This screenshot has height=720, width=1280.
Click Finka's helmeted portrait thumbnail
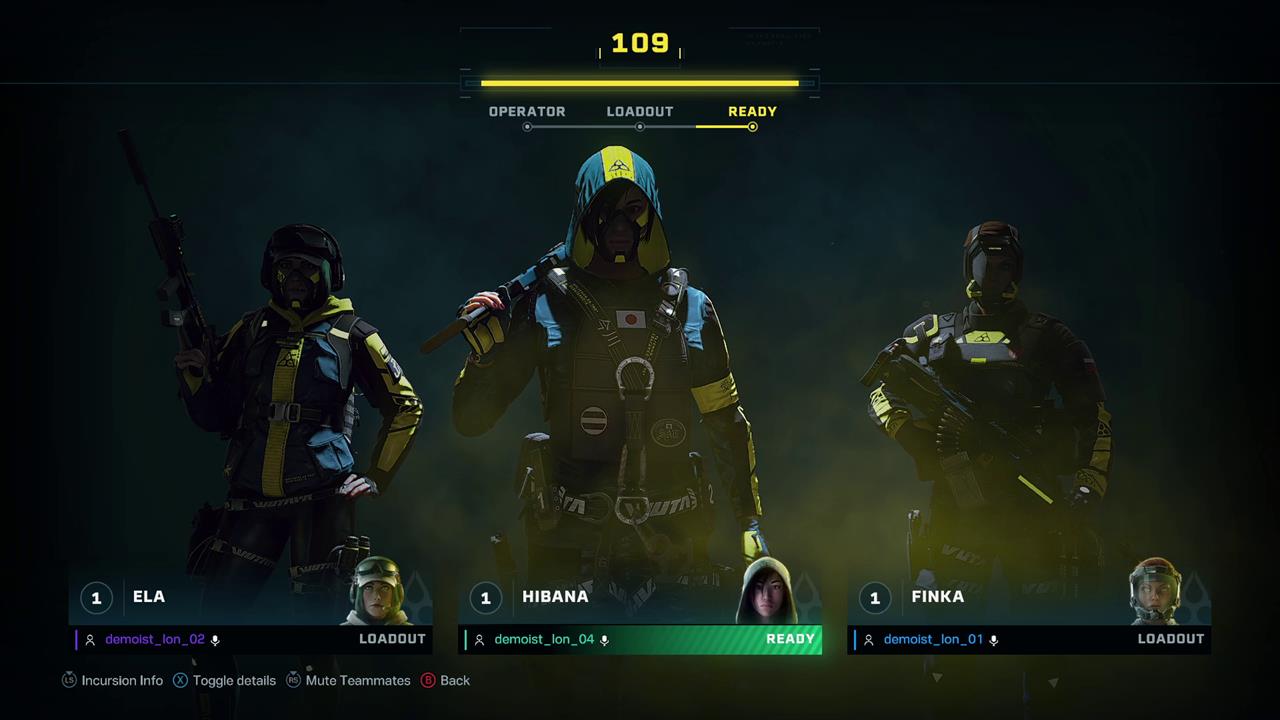[x=1155, y=591]
